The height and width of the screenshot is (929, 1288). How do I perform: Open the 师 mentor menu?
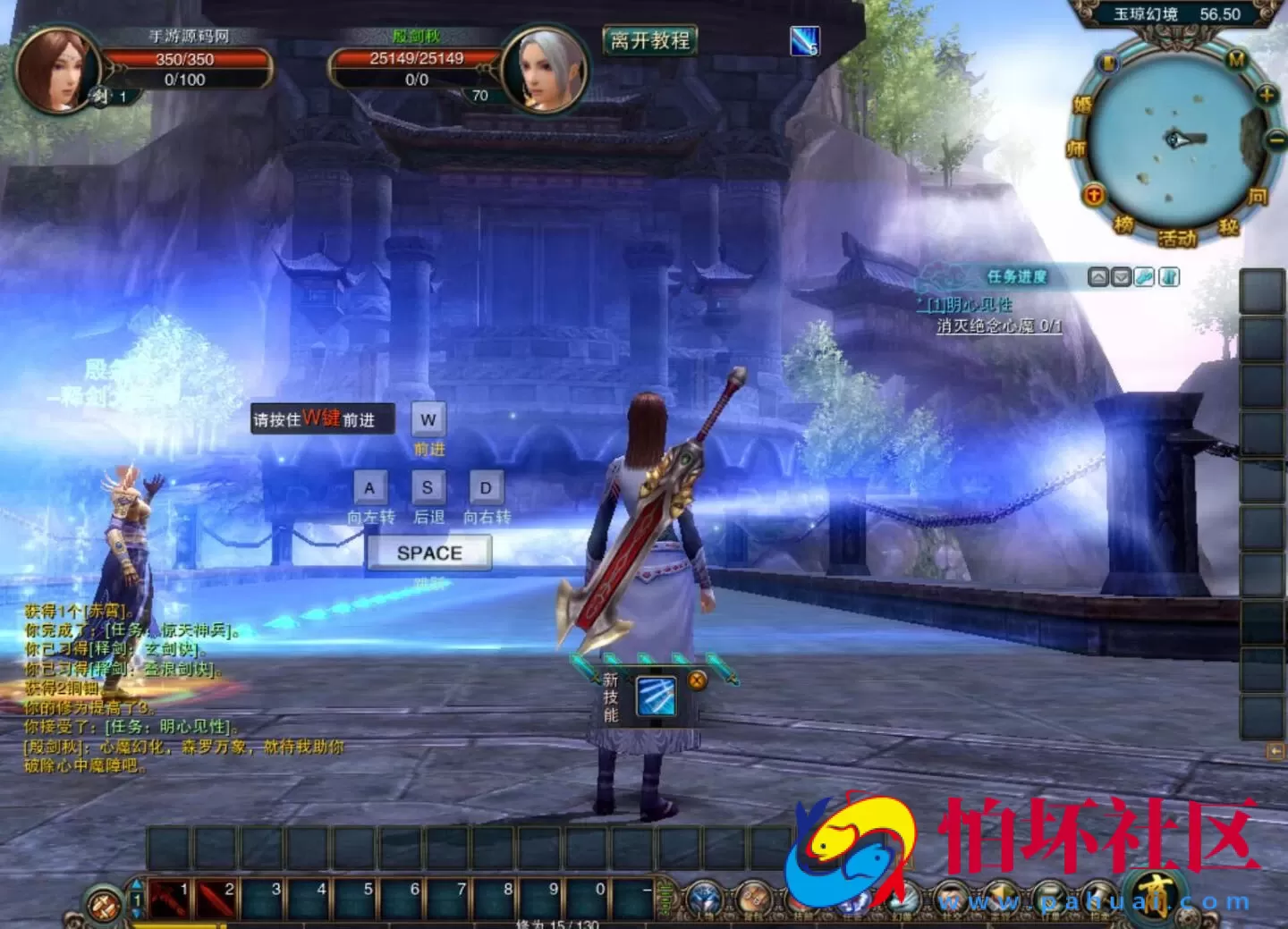pos(1075,148)
